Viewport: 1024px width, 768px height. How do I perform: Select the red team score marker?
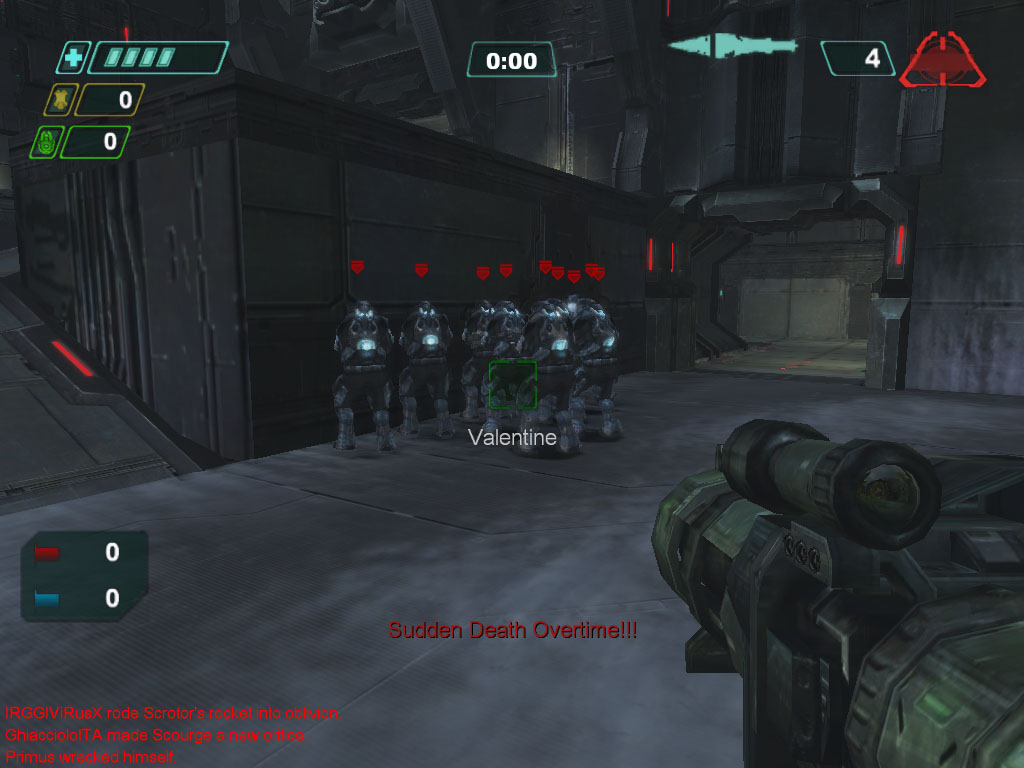pos(48,553)
